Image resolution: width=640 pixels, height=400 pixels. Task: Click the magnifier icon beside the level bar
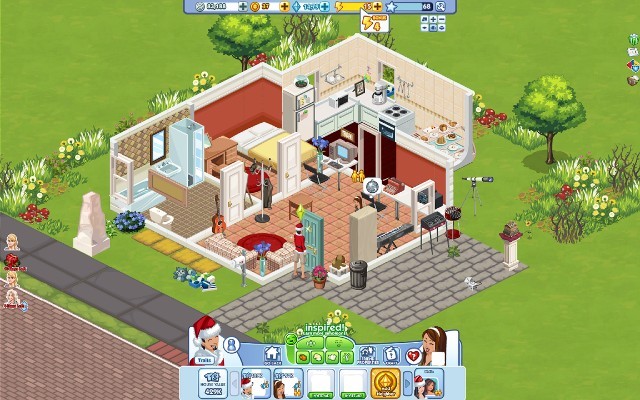(x=439, y=6)
